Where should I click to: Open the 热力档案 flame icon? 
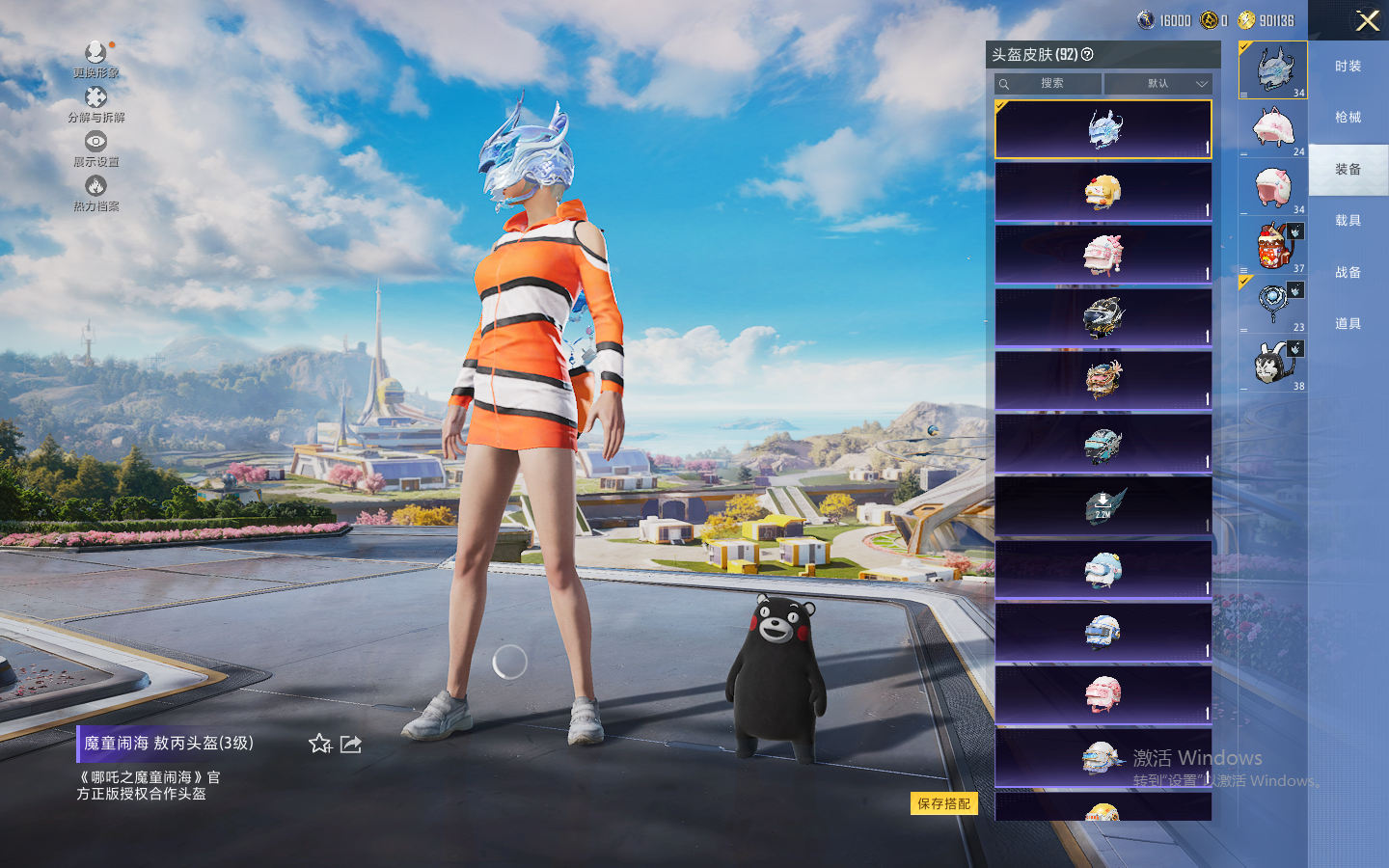pos(95,191)
